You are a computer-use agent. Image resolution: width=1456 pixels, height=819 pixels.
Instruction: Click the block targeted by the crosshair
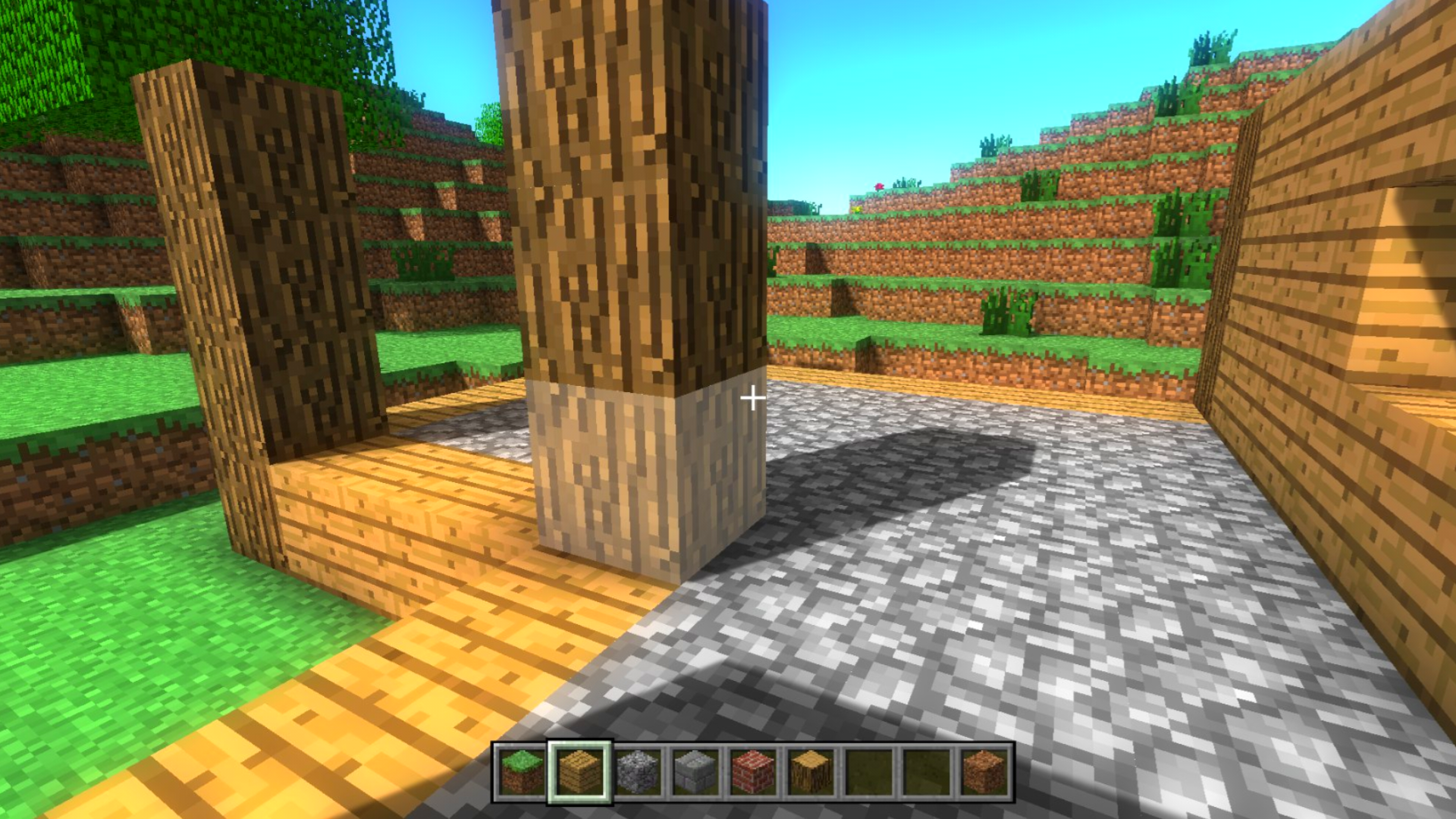pyautogui.click(x=752, y=397)
